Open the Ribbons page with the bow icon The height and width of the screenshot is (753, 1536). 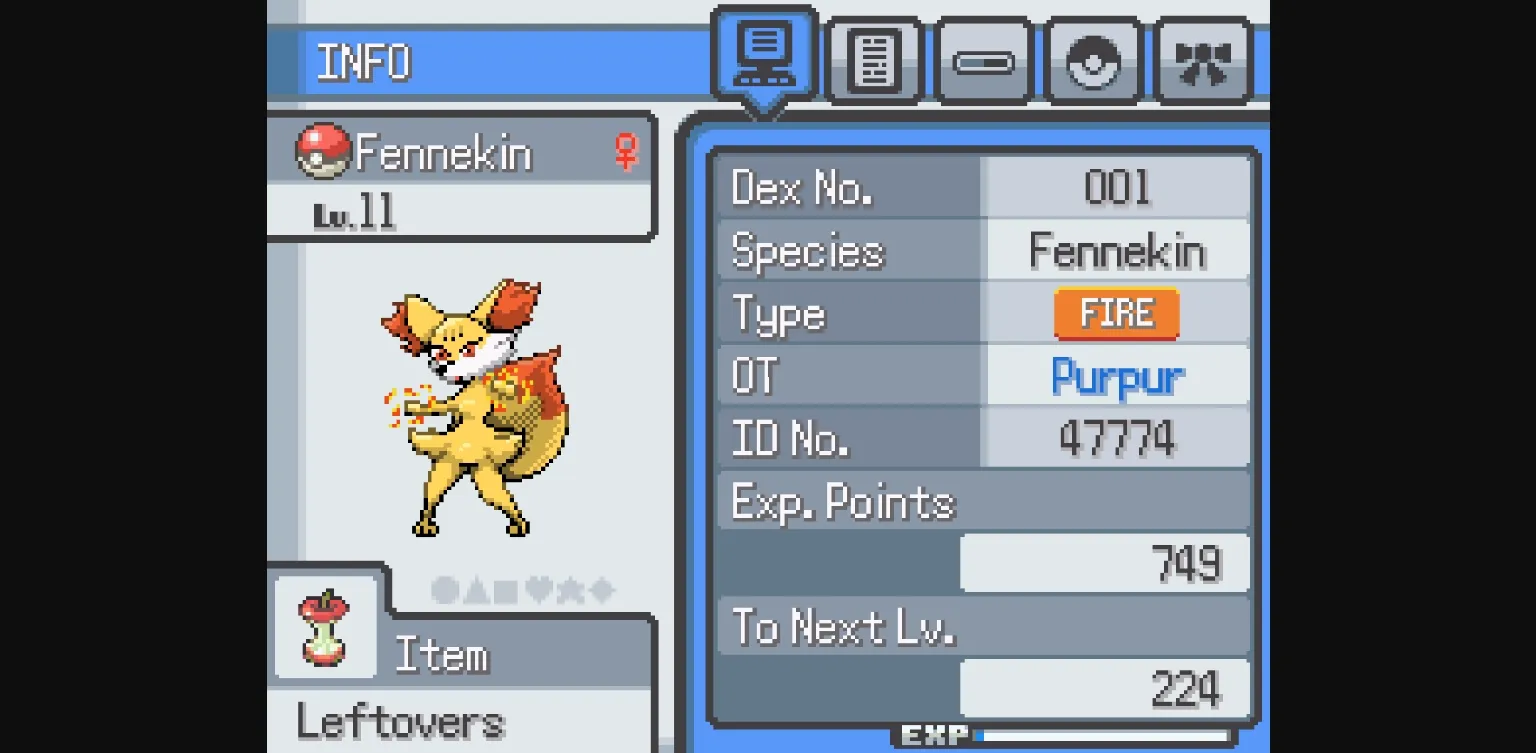[x=1202, y=60]
